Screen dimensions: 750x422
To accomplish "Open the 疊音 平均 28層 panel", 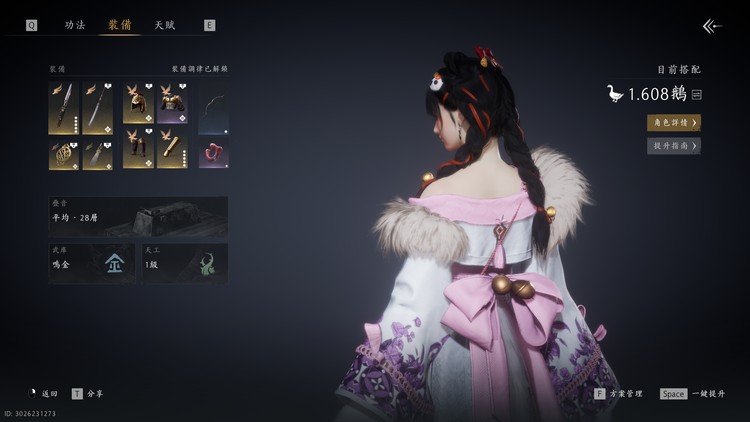I will tap(138, 216).
